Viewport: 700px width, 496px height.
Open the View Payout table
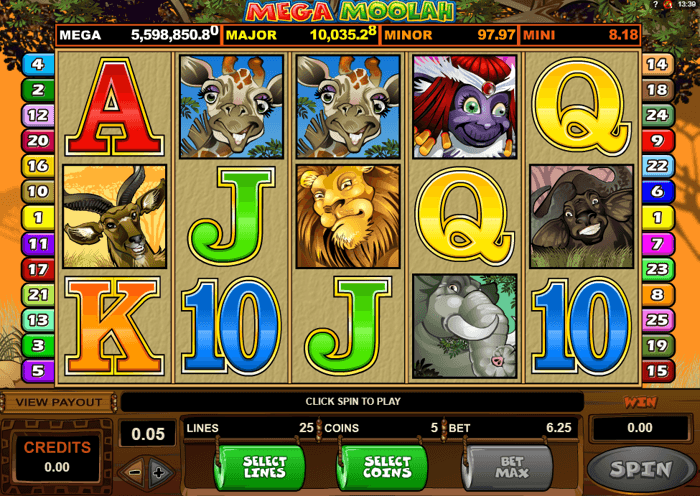point(58,402)
